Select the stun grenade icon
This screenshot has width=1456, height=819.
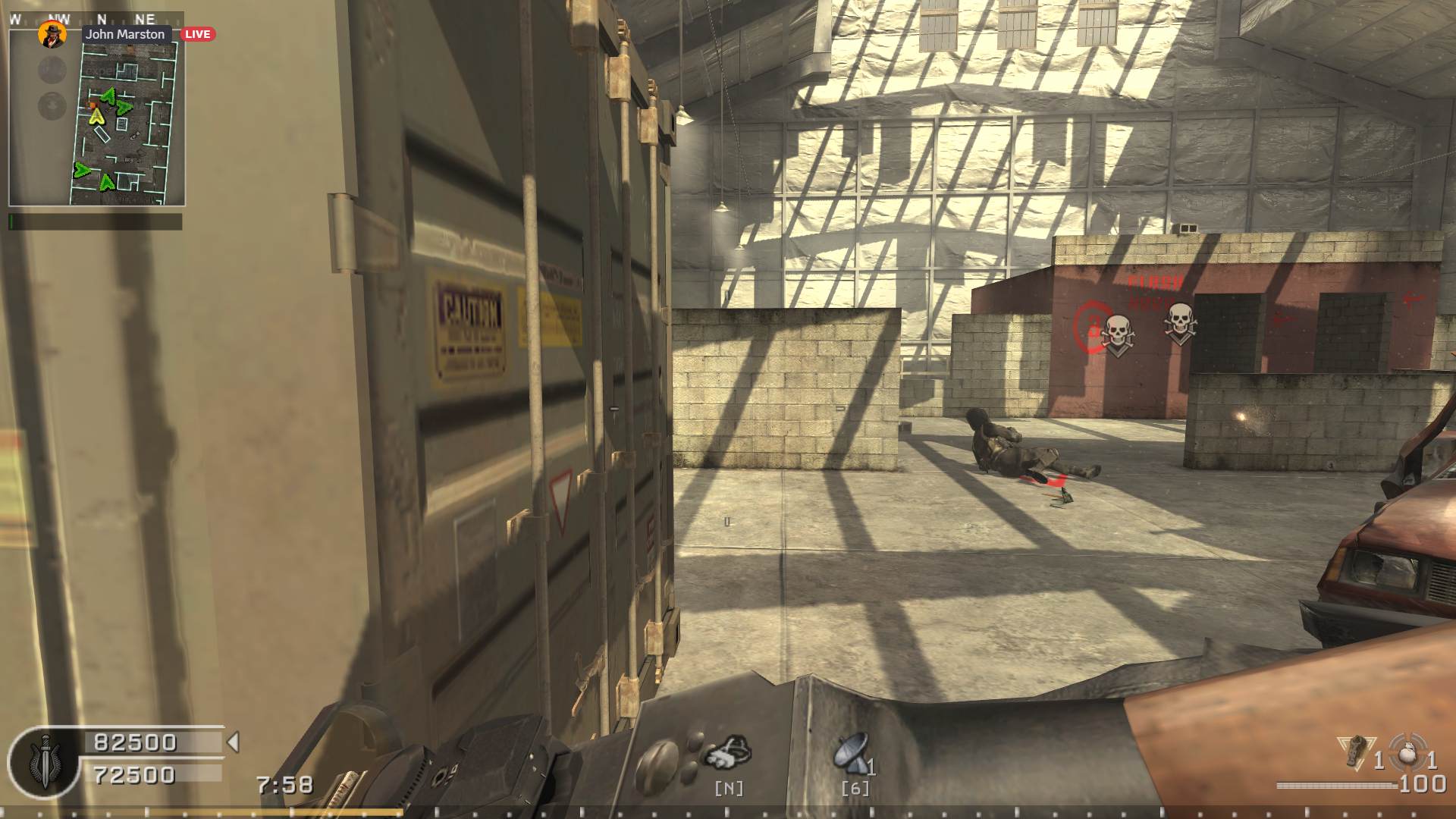click(1407, 751)
